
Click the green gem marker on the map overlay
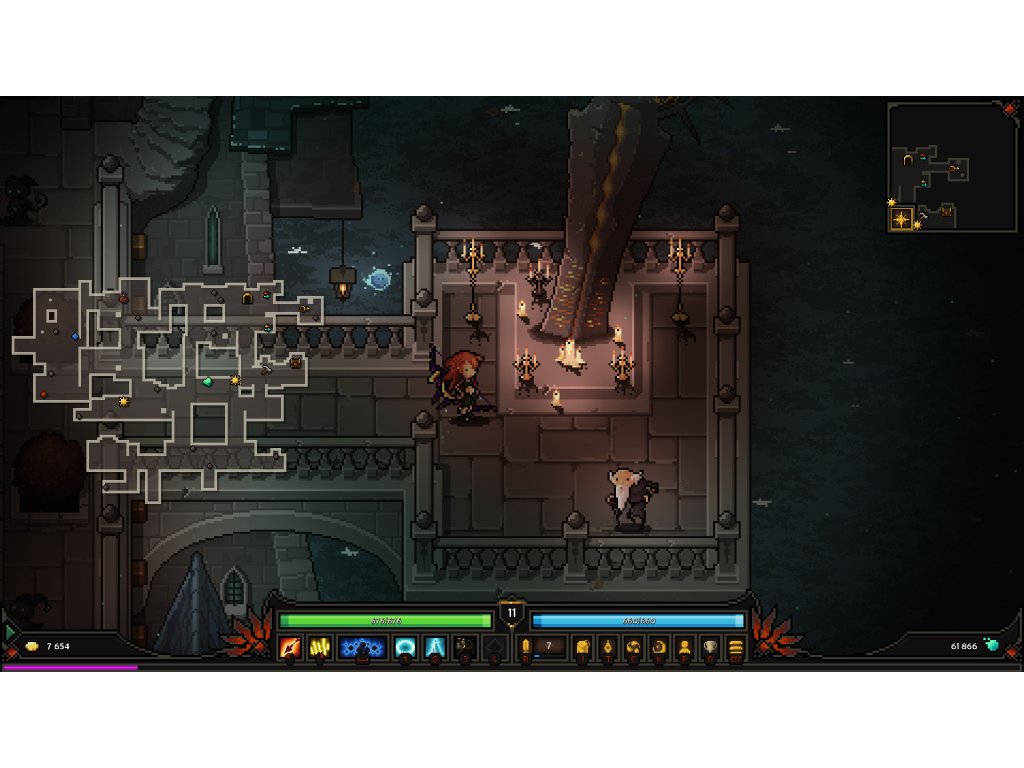tap(208, 381)
